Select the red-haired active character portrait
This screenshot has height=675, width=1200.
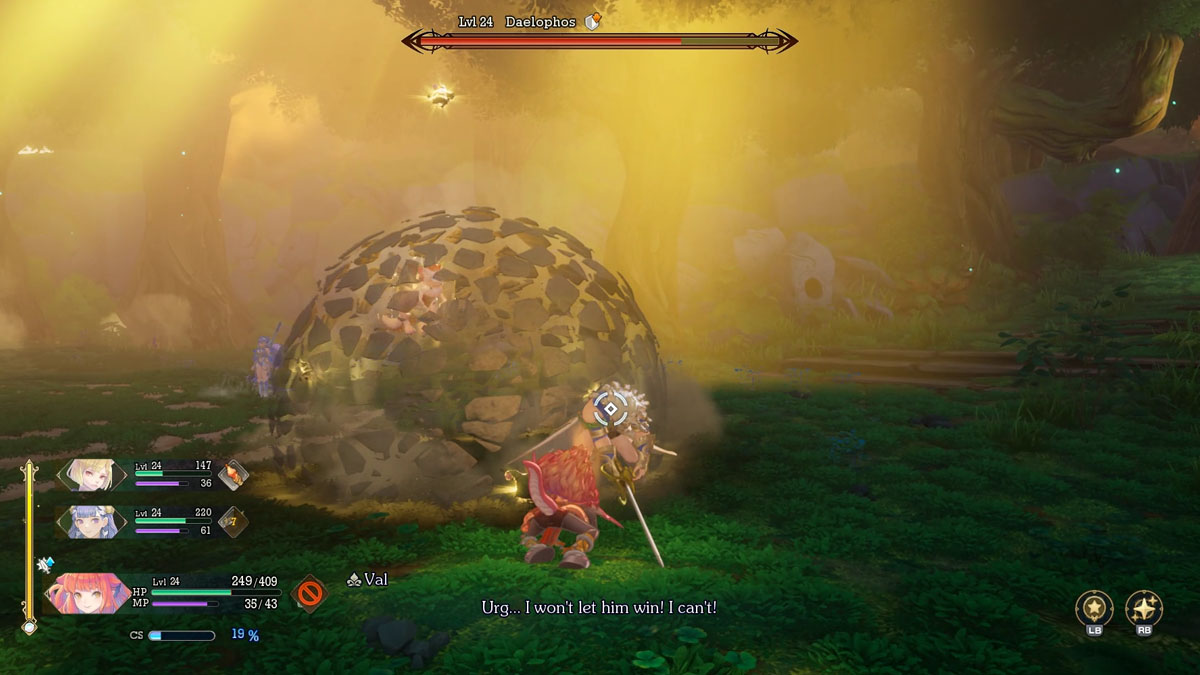point(89,593)
